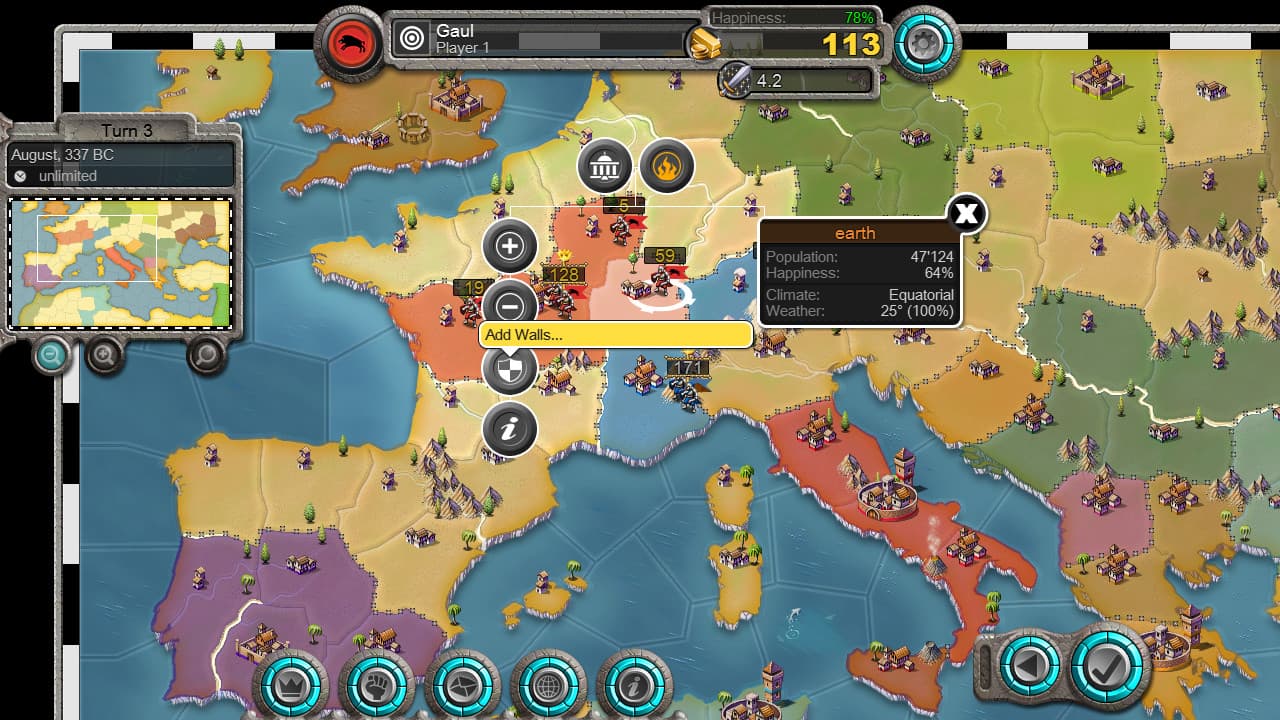The image size is (1280, 720).
Task: Expand the Turn 3 panel header
Action: coord(128,131)
